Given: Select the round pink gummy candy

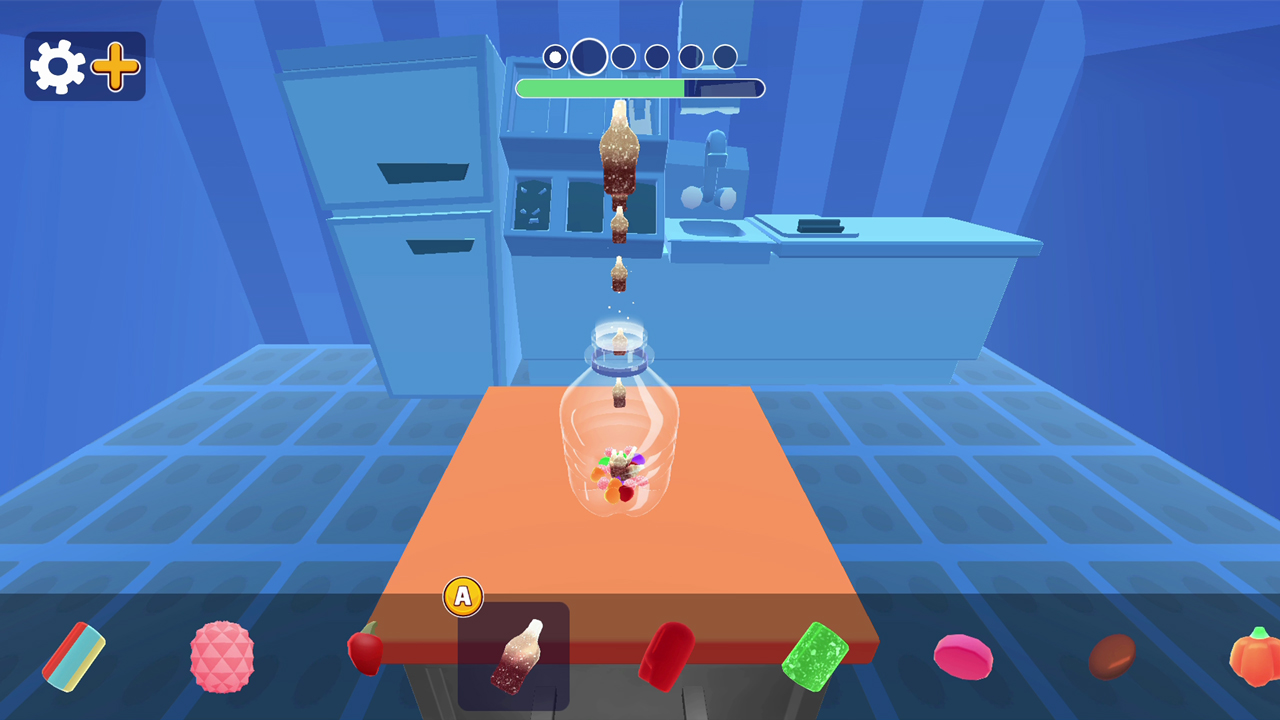Looking at the screenshot, I should tap(962, 655).
